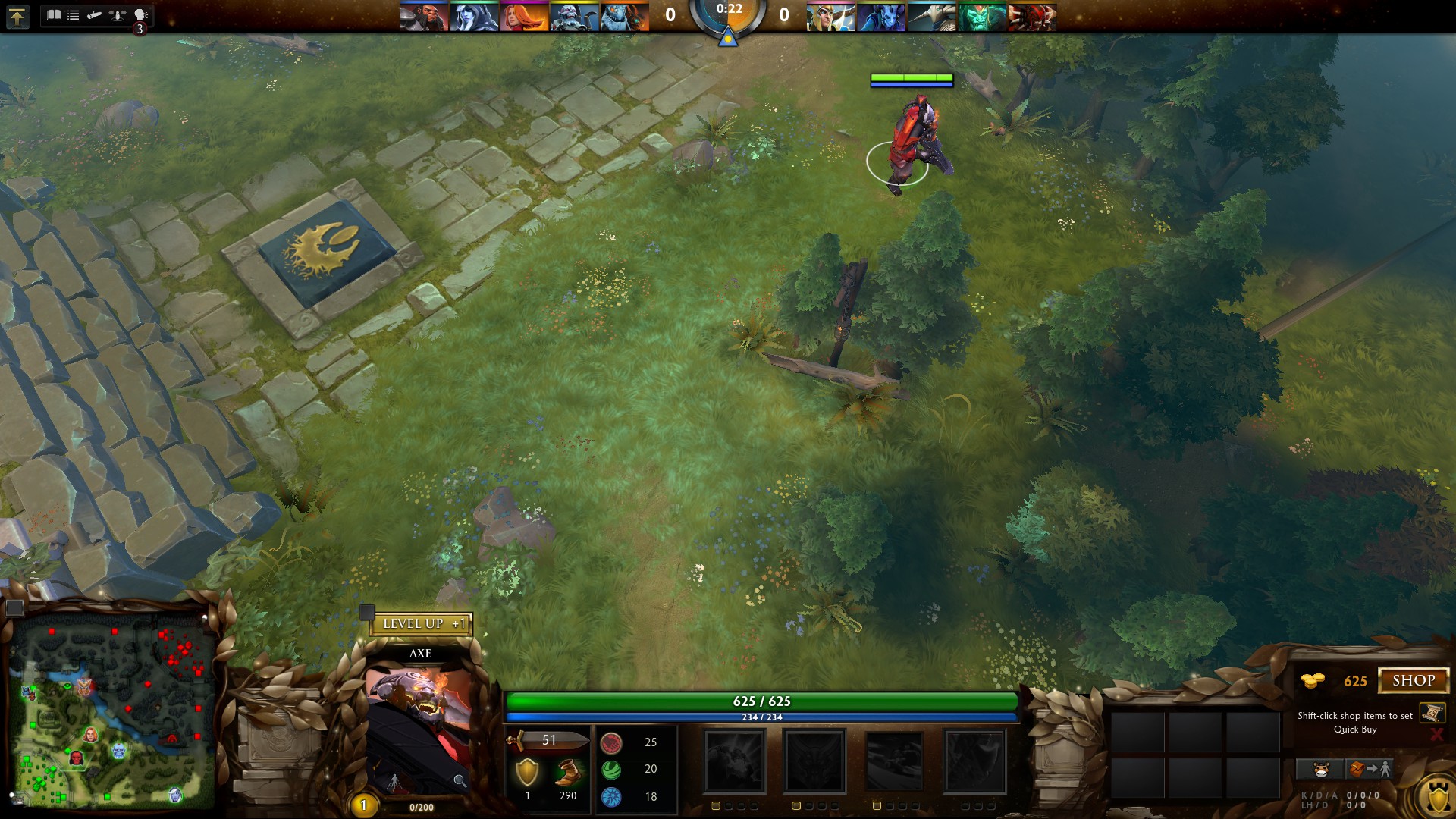1456x819 pixels.
Task: Open the dashboard with the arrow button
Action: coord(17,16)
